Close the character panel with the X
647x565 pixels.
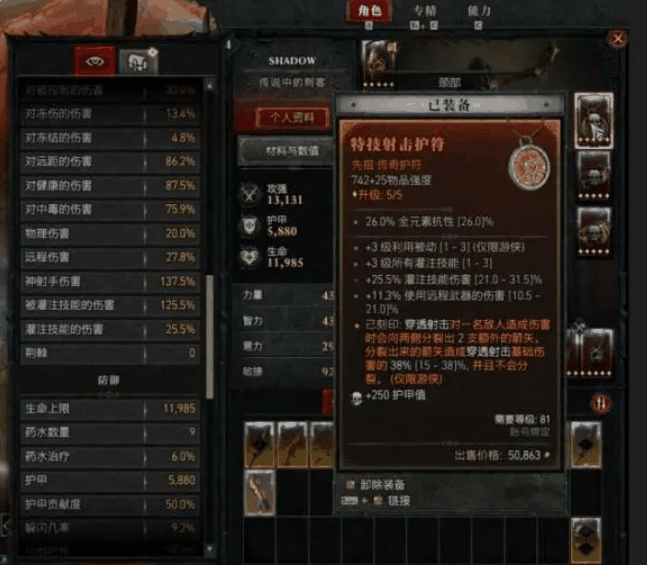(x=618, y=39)
